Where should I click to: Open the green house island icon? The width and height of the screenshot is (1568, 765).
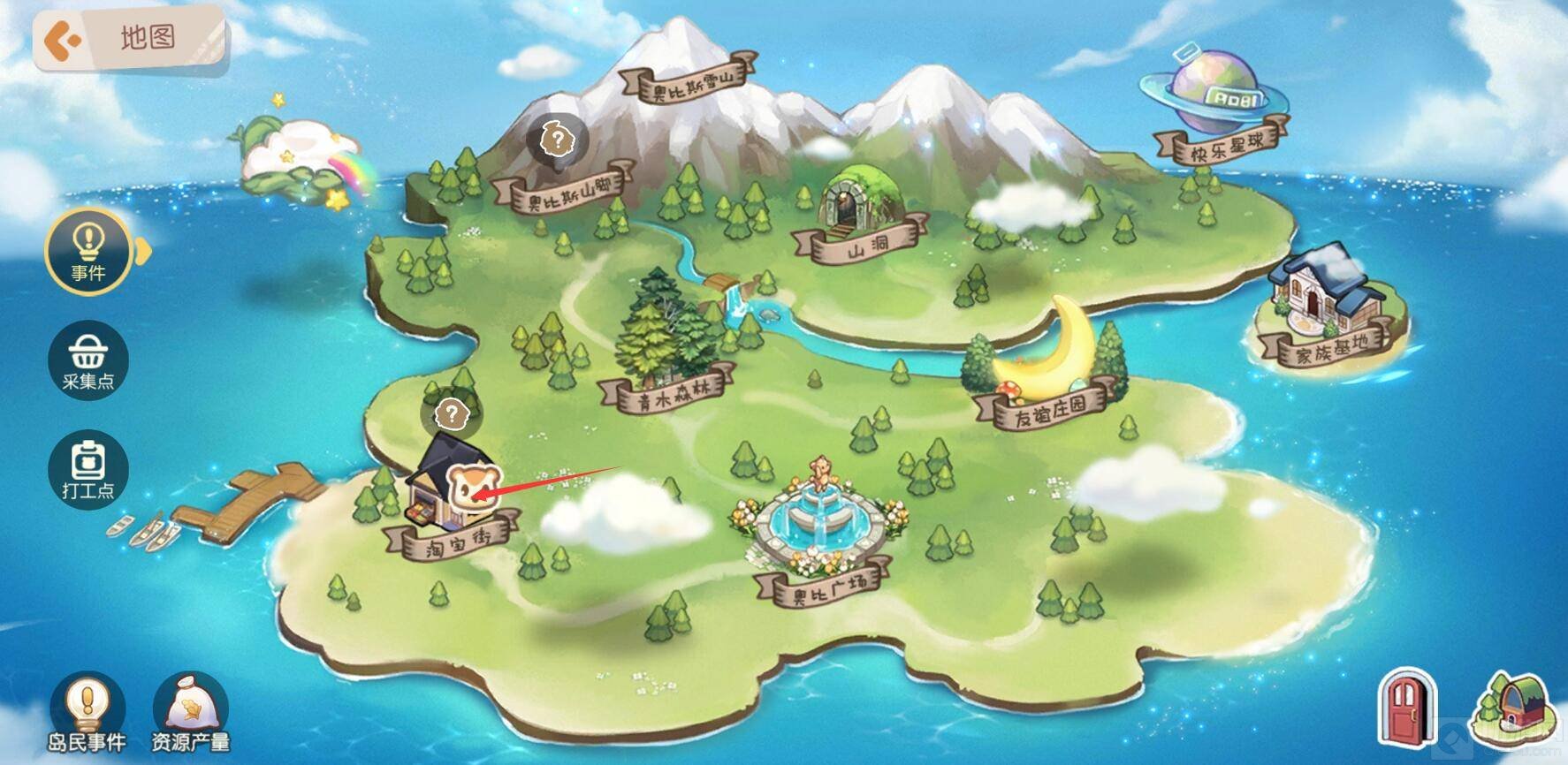[1513, 708]
